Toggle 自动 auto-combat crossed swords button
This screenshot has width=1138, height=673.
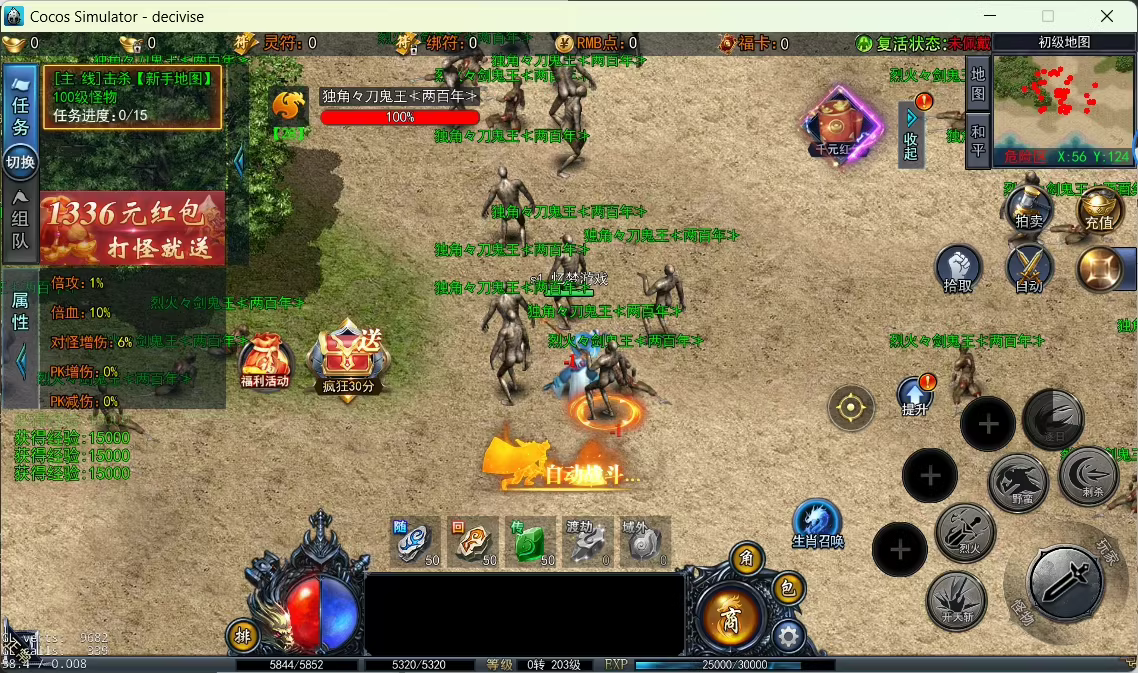[1029, 270]
